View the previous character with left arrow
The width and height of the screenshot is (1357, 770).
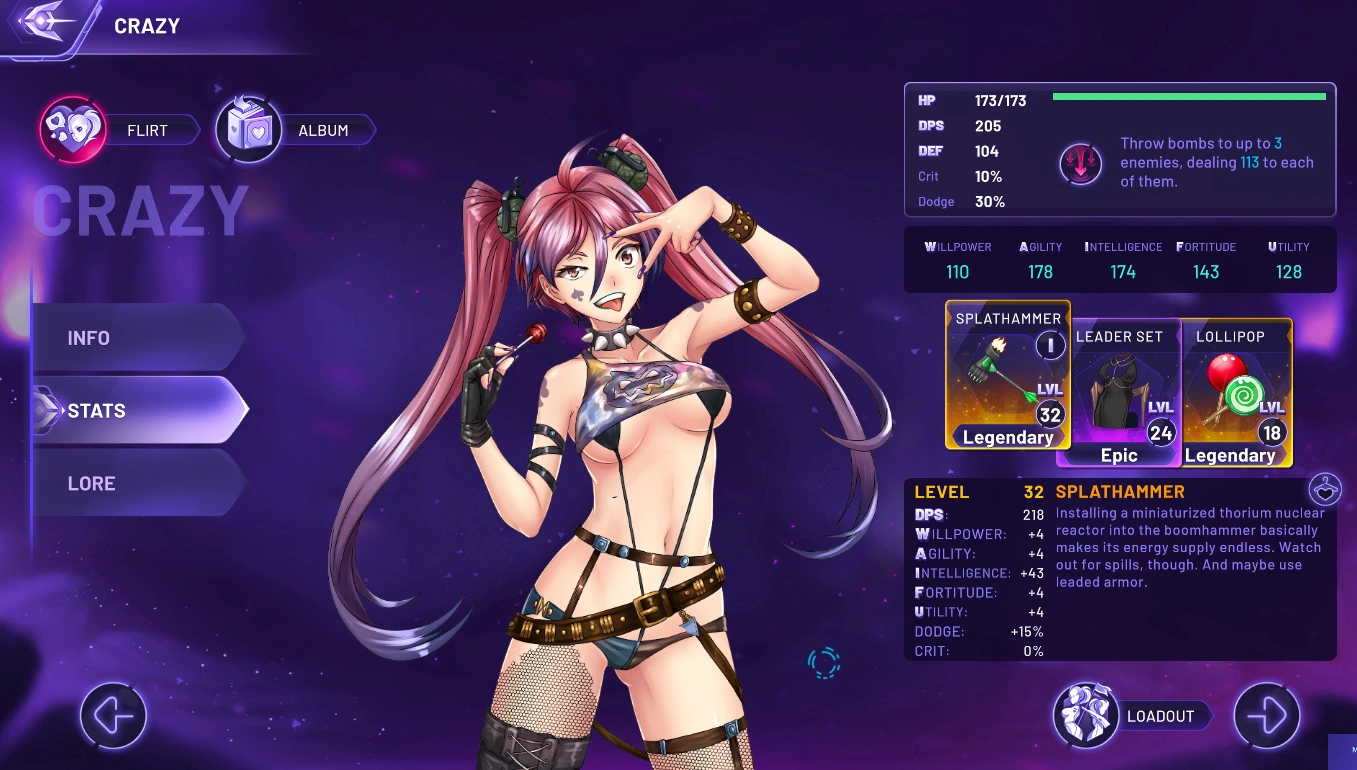(113, 716)
